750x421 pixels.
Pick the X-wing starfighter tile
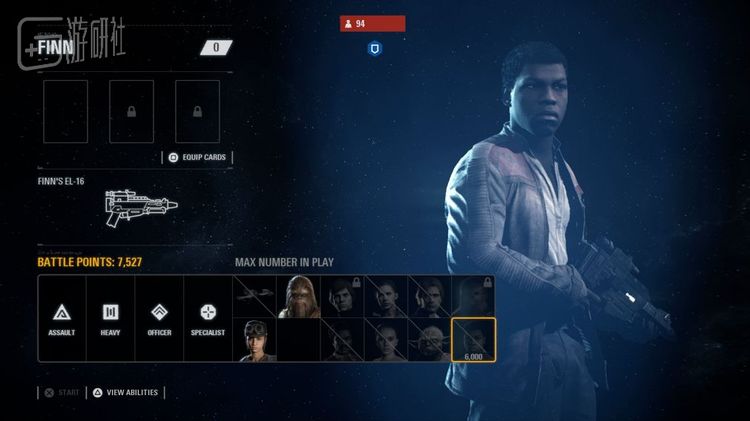coord(255,297)
